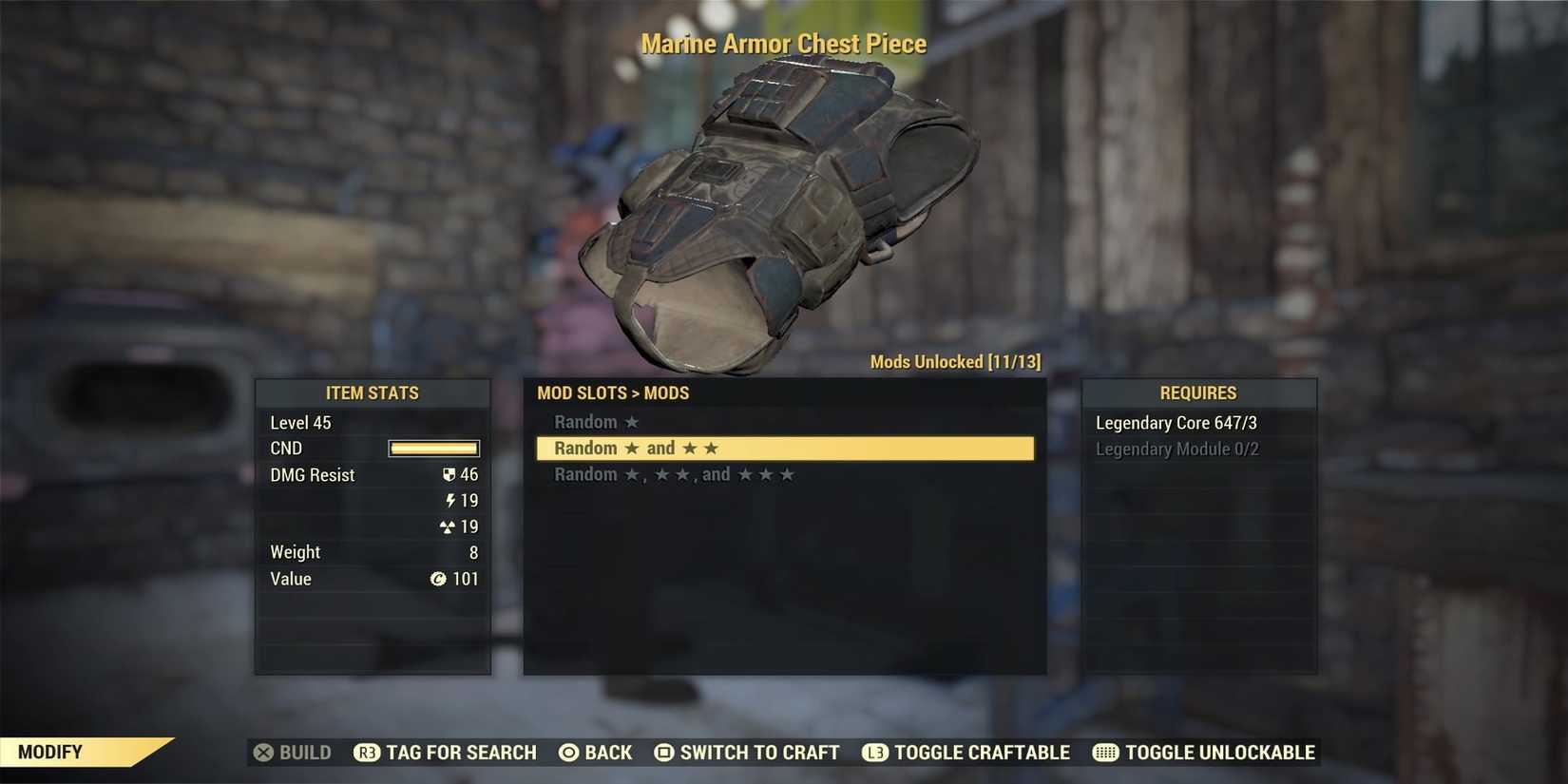Click the circle icon next to BACK
The image size is (1568, 784).
pyautogui.click(x=567, y=752)
